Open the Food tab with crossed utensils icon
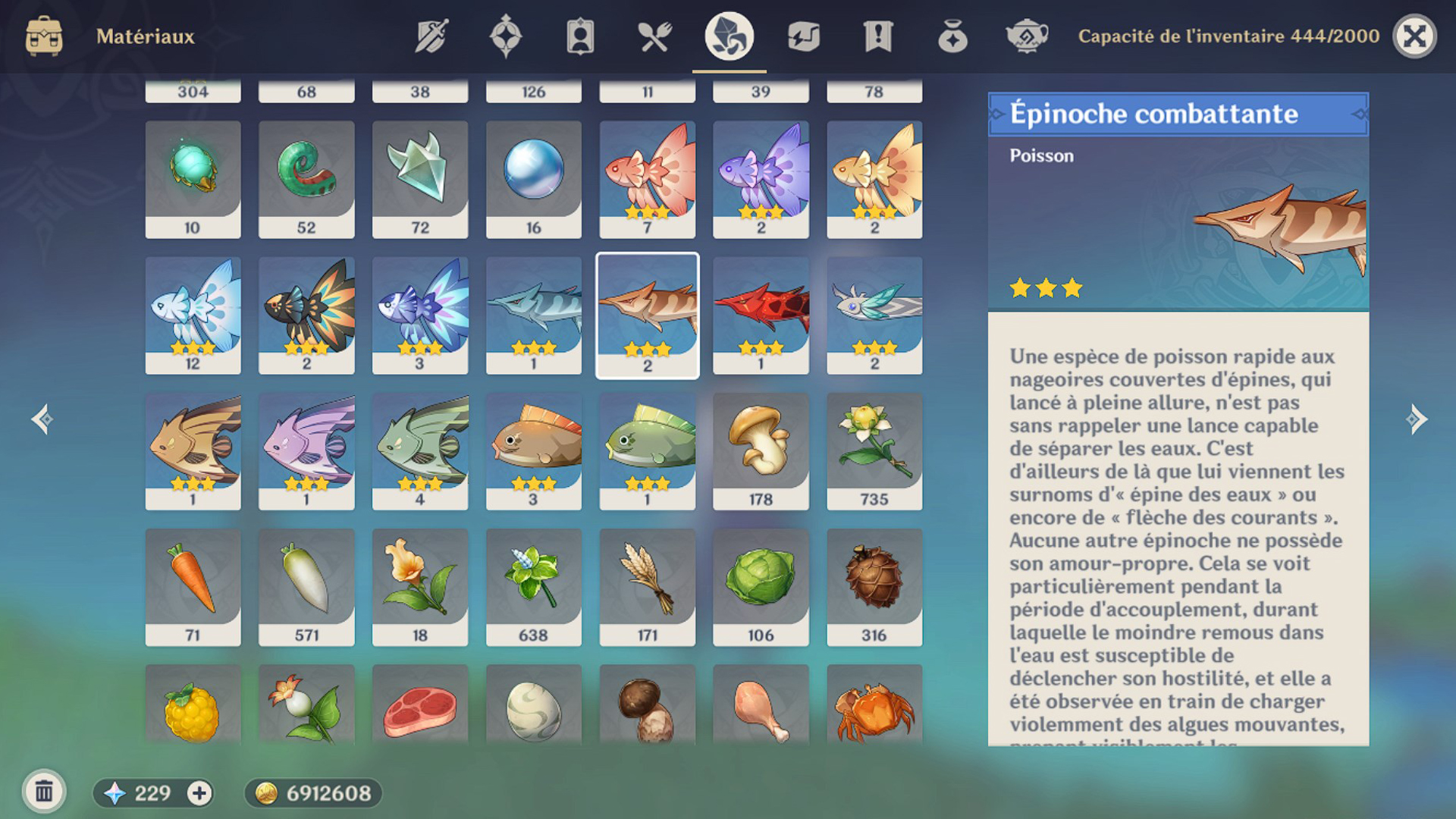The image size is (1456, 819). coord(655,36)
